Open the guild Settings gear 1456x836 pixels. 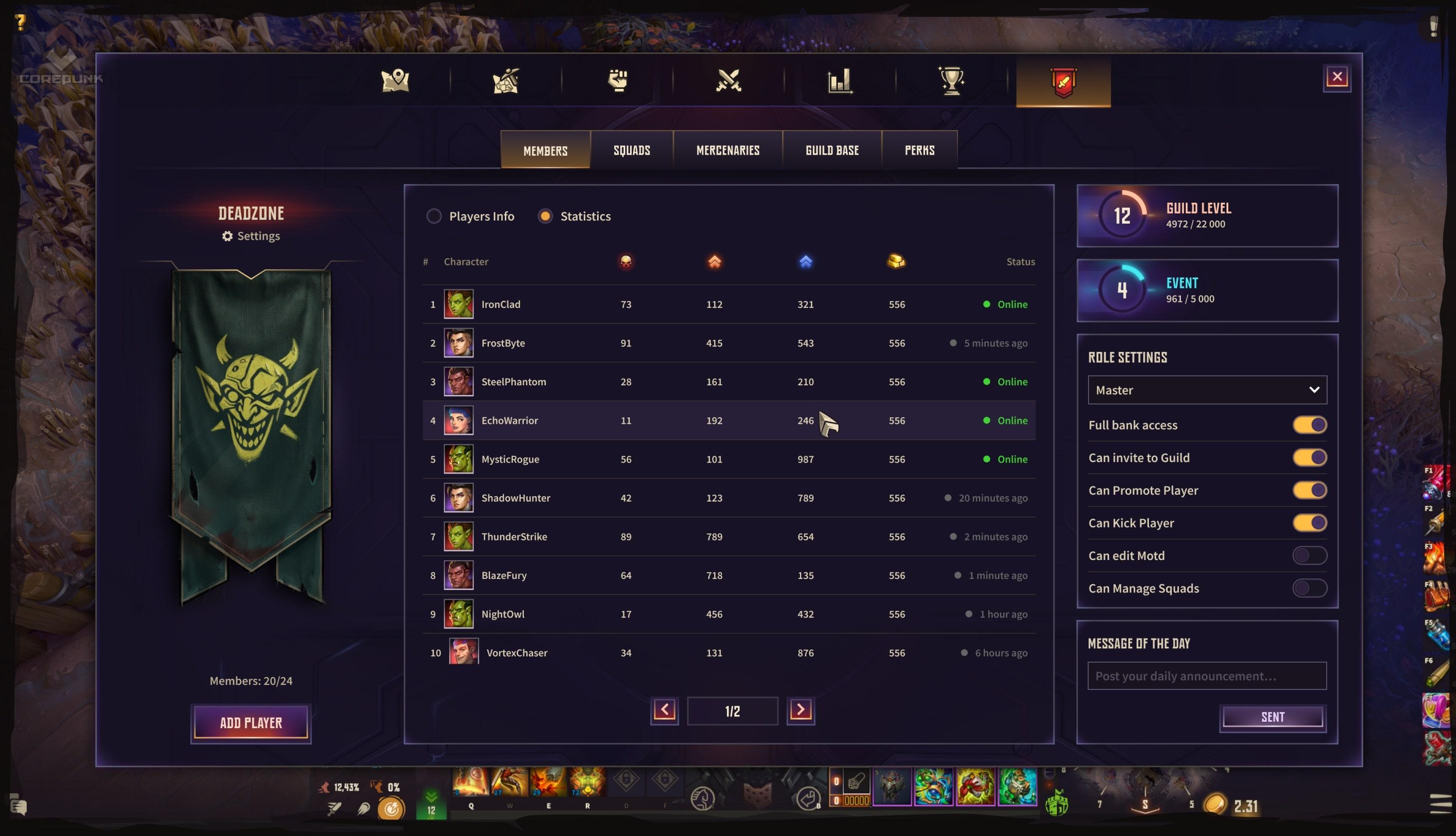point(251,236)
